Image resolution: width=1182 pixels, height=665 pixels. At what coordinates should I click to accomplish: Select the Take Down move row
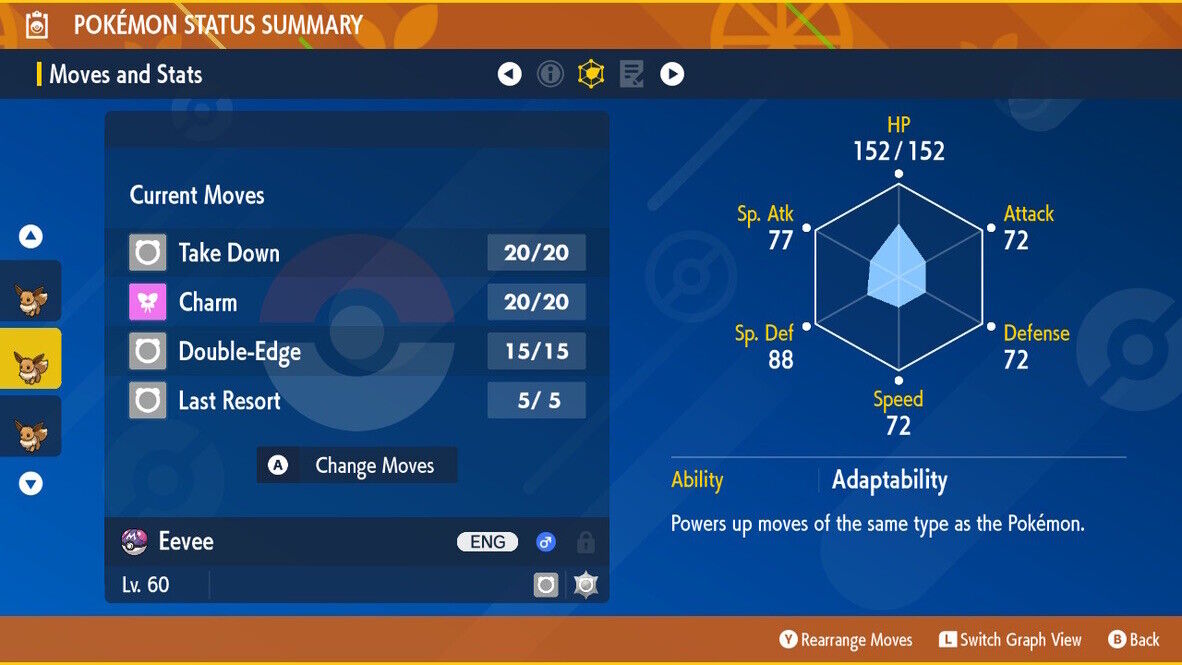356,253
